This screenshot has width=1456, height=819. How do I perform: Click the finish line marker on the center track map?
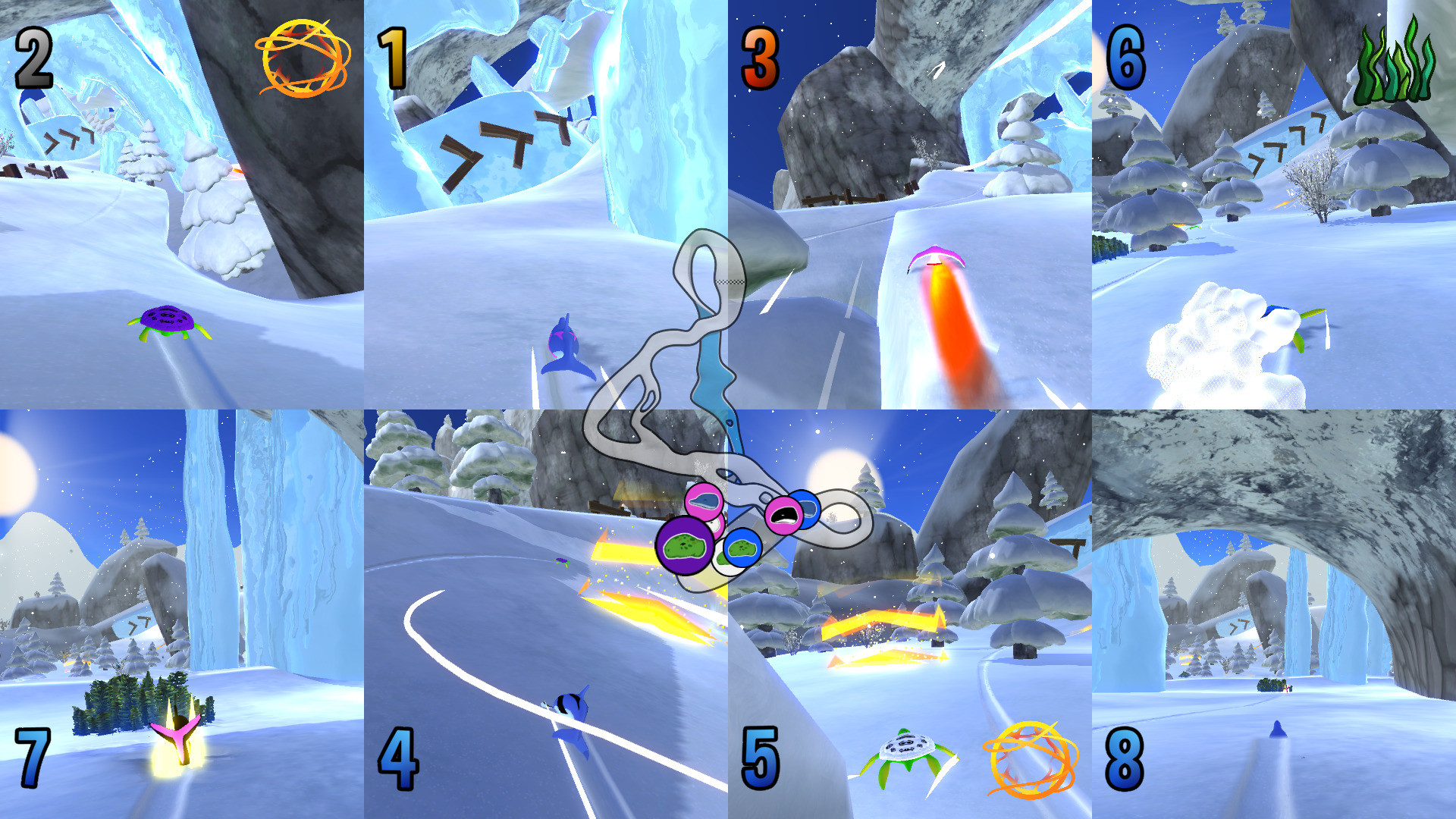[x=730, y=282]
